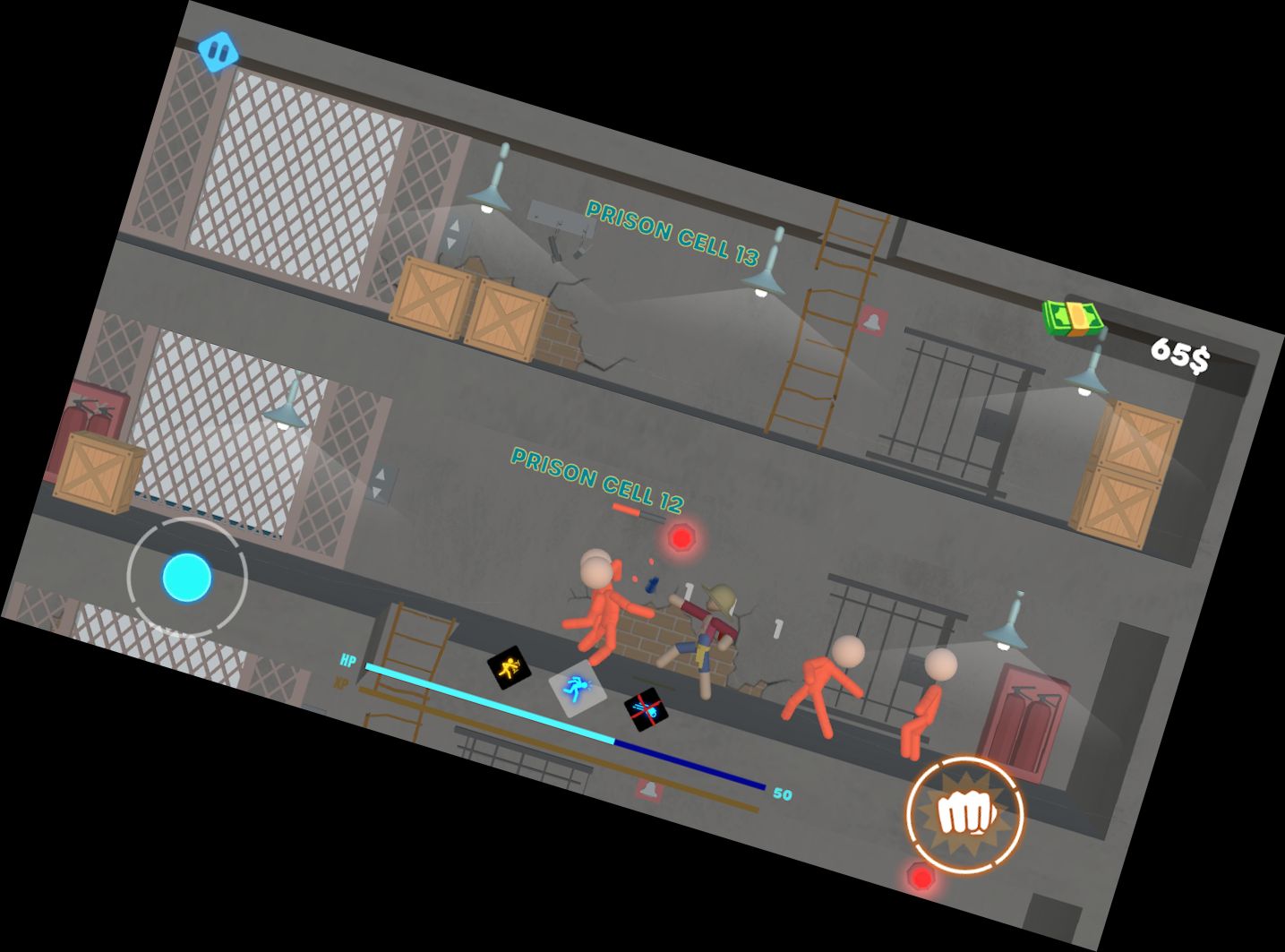Grab the red-crossed ability crate pickup

[647, 711]
